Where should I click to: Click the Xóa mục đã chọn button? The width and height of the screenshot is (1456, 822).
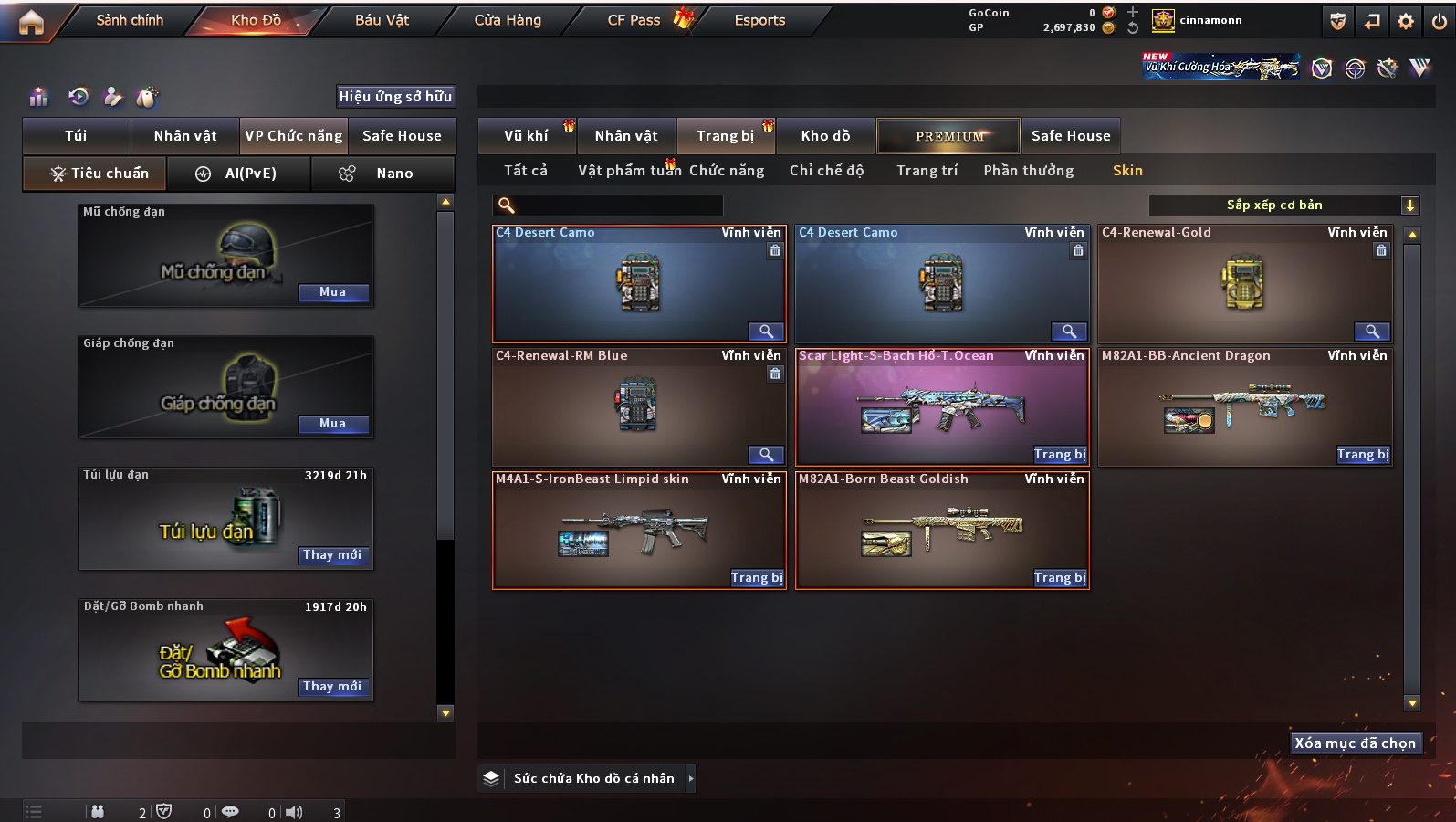1355,743
